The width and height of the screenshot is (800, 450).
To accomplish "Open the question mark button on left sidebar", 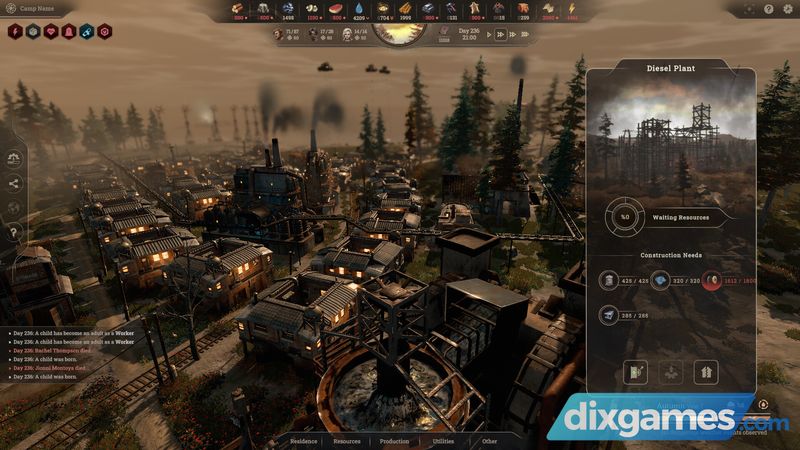I will click(14, 233).
